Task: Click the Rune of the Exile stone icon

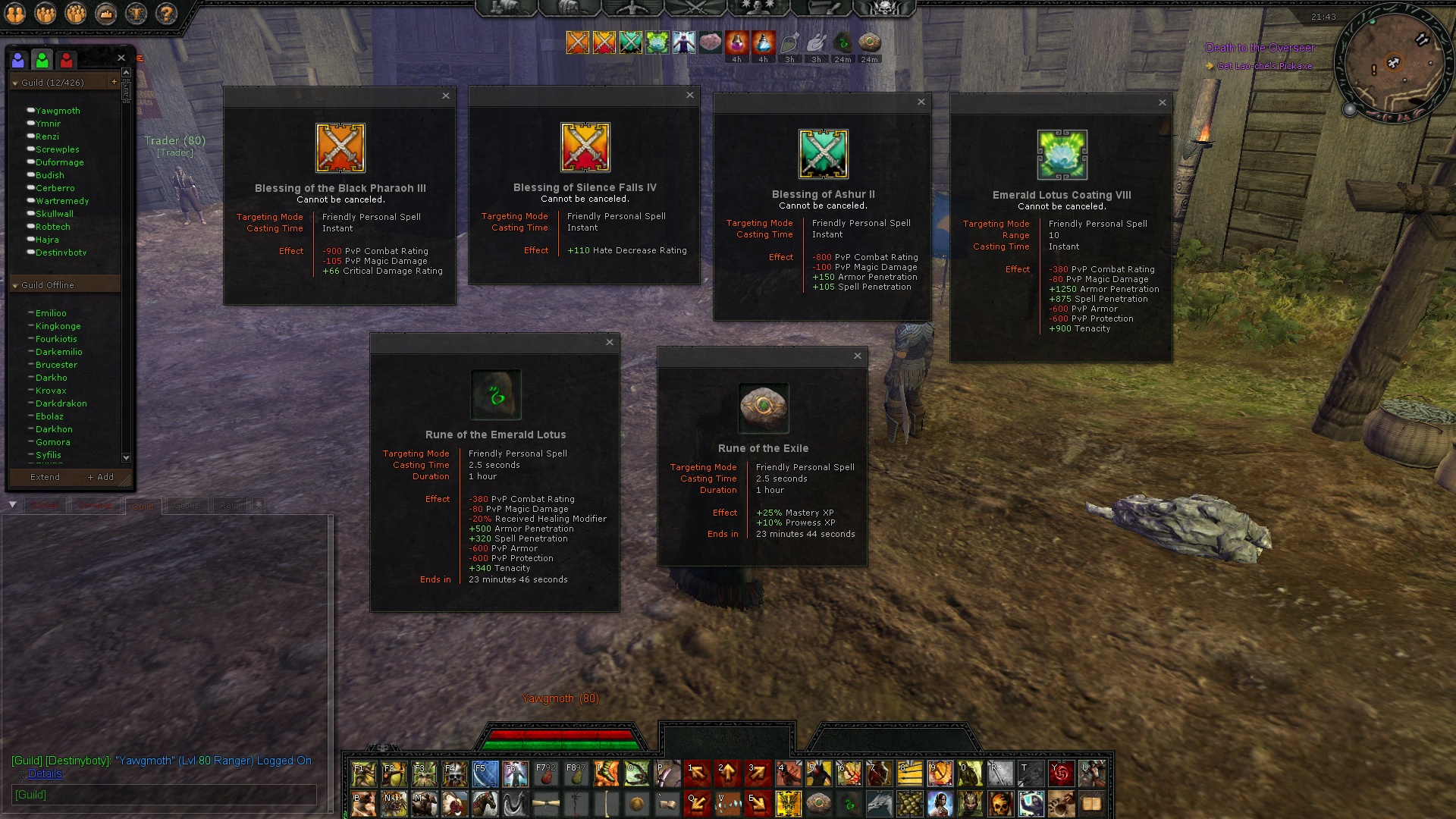Action: coord(763,407)
